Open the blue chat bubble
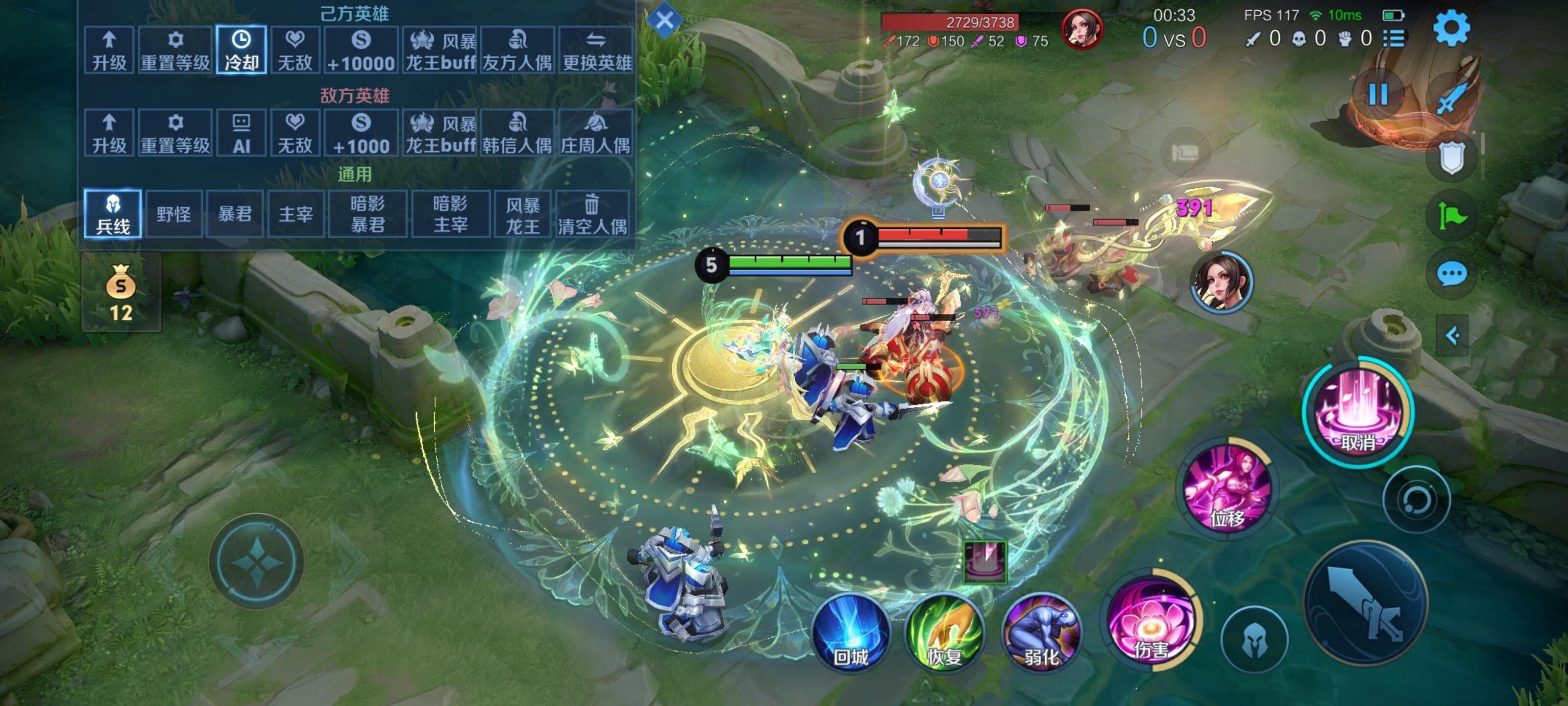This screenshot has height=706, width=1568. (1452, 274)
